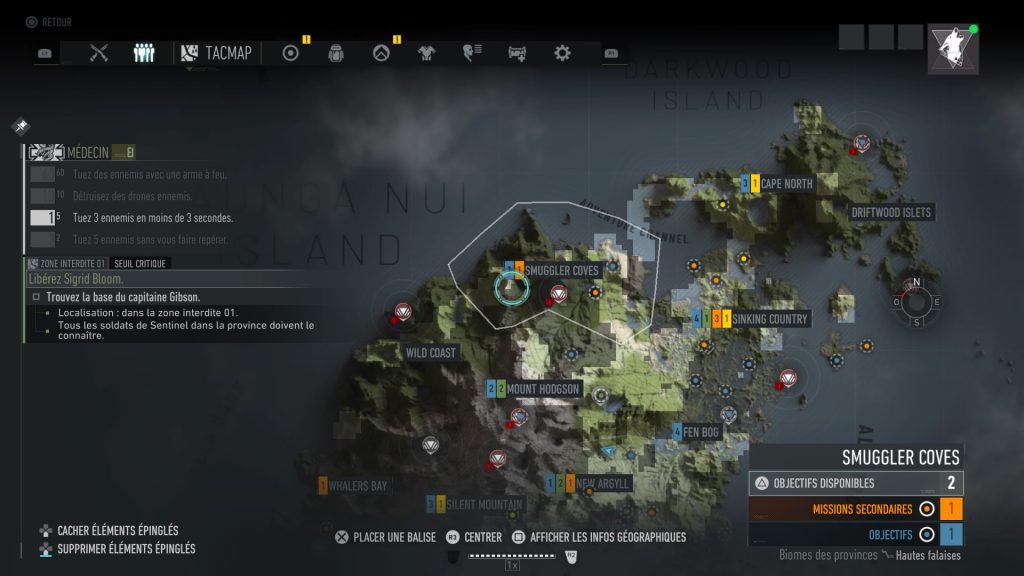Image resolution: width=1024 pixels, height=576 pixels.
Task: Open the TACMAP tab
Action: tap(216, 53)
